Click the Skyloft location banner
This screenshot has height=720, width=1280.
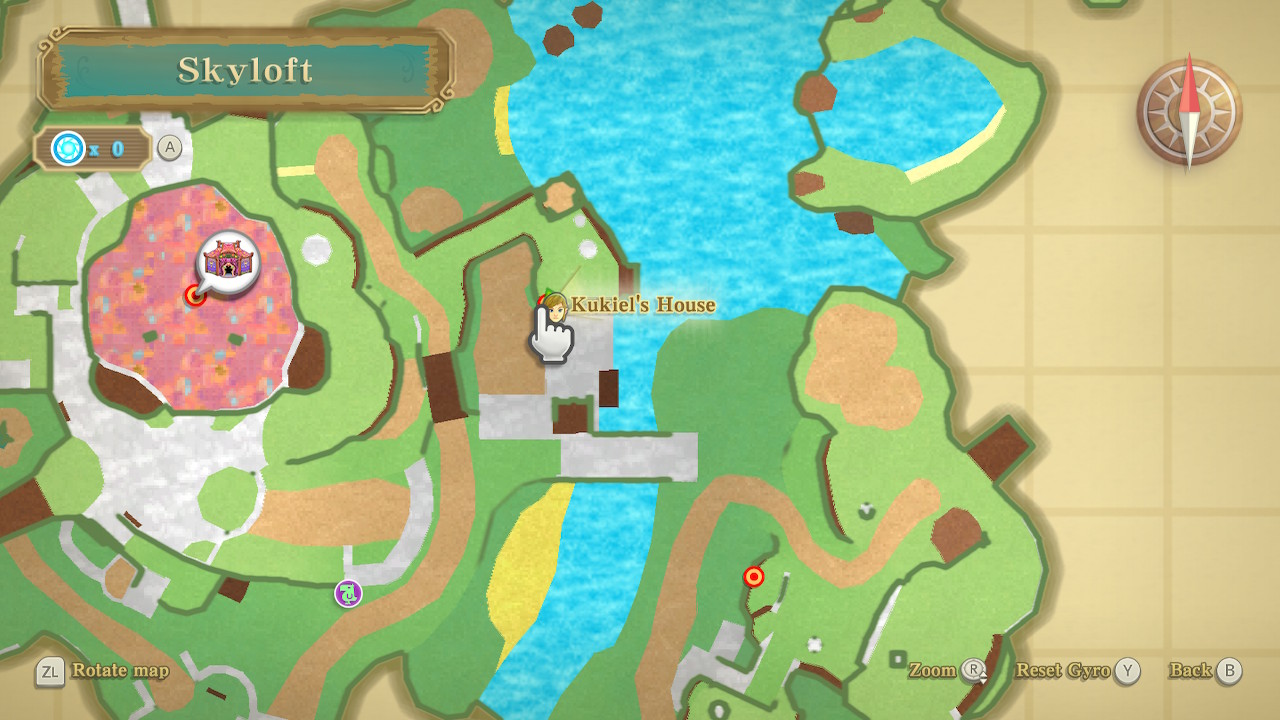[246, 70]
